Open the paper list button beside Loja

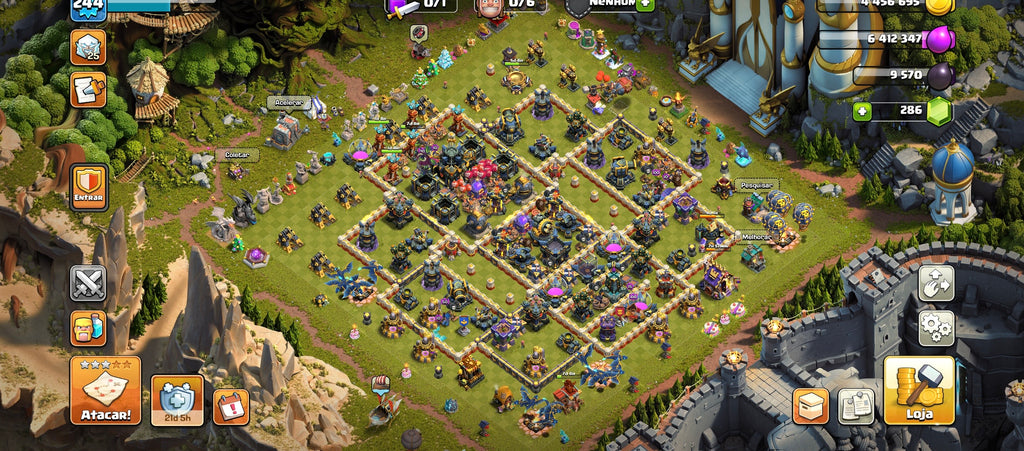pyautogui.click(x=856, y=405)
